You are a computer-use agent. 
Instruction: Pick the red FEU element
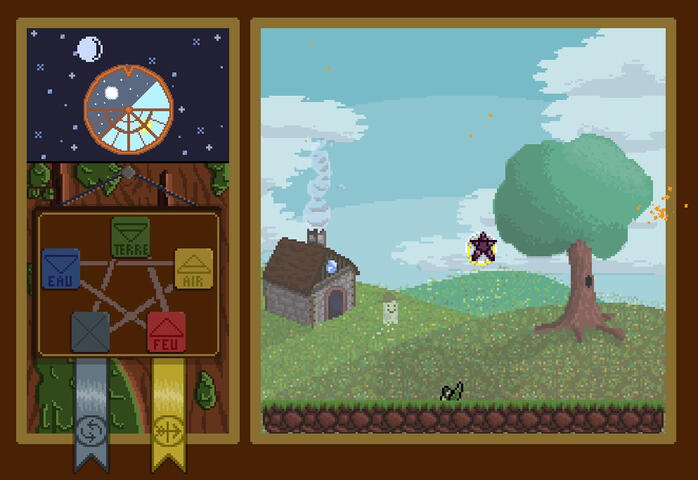(x=166, y=331)
